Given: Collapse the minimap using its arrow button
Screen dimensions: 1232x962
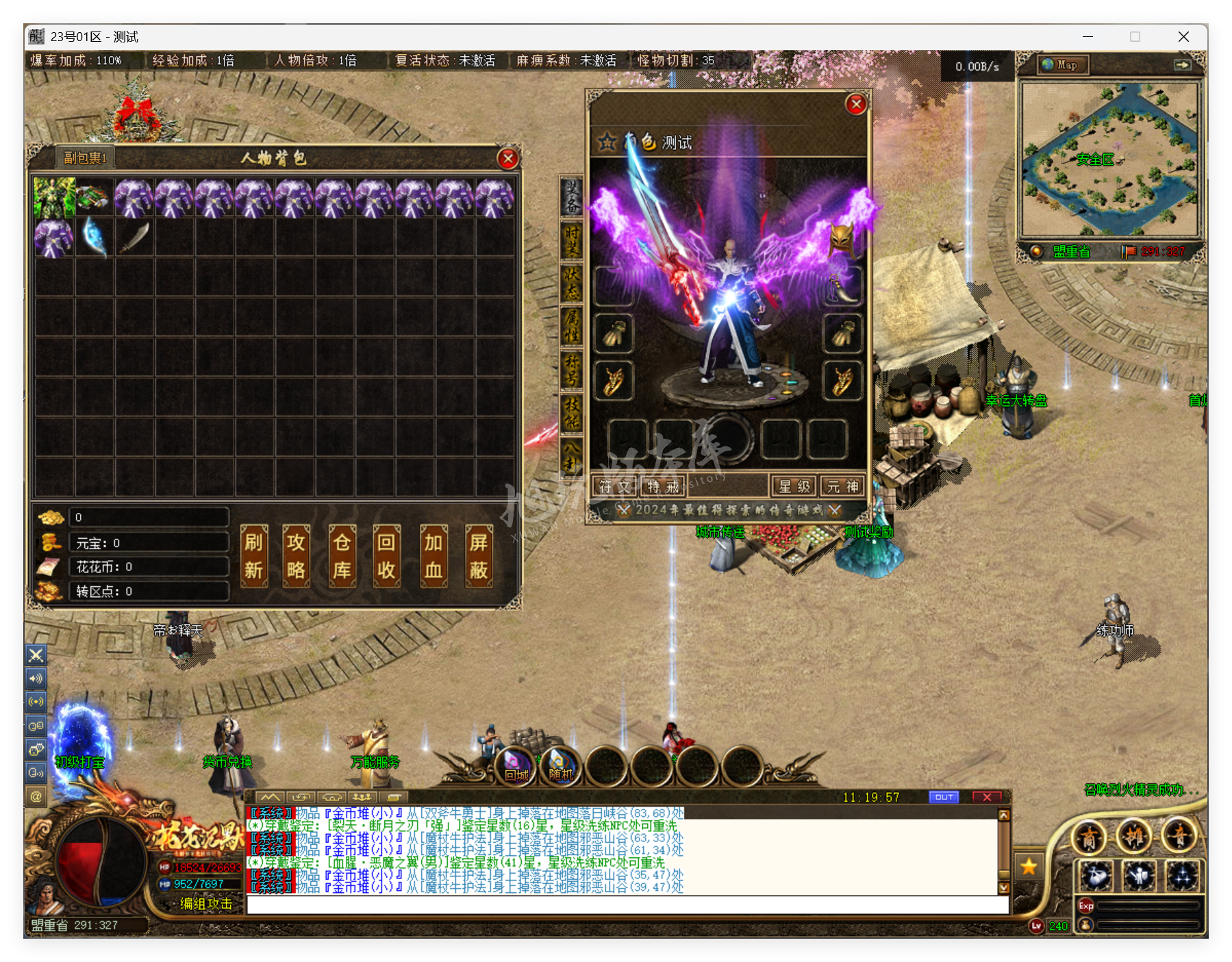Looking at the screenshot, I should (1184, 64).
